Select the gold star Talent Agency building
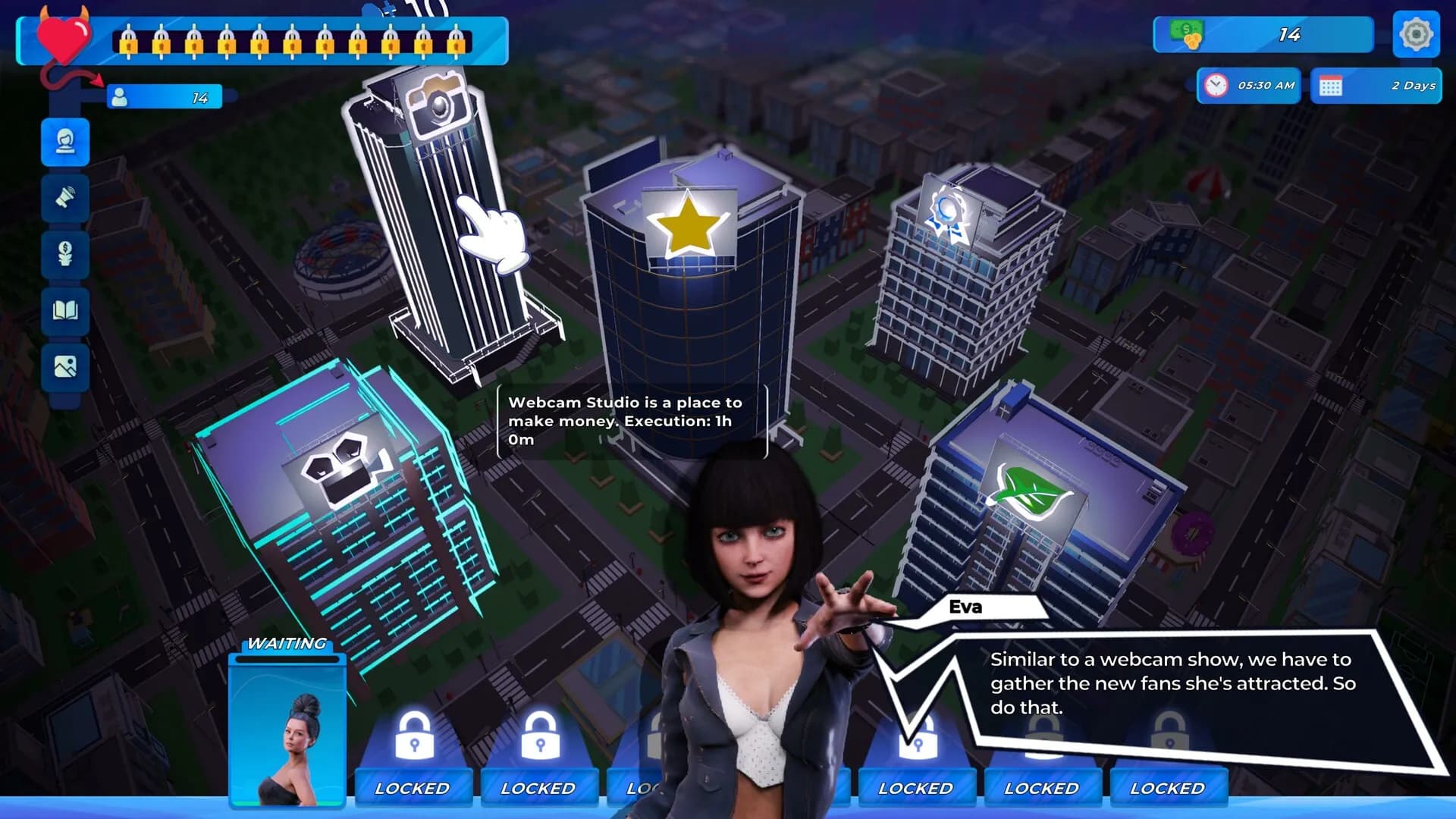Viewport: 1456px width, 819px height. 686,227
